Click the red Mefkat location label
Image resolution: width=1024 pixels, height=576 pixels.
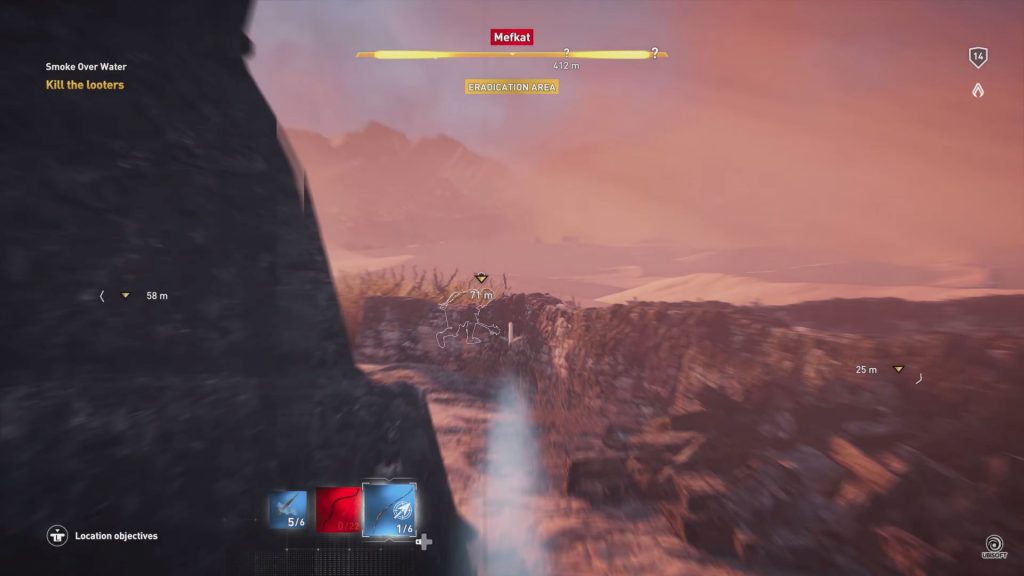(x=512, y=37)
